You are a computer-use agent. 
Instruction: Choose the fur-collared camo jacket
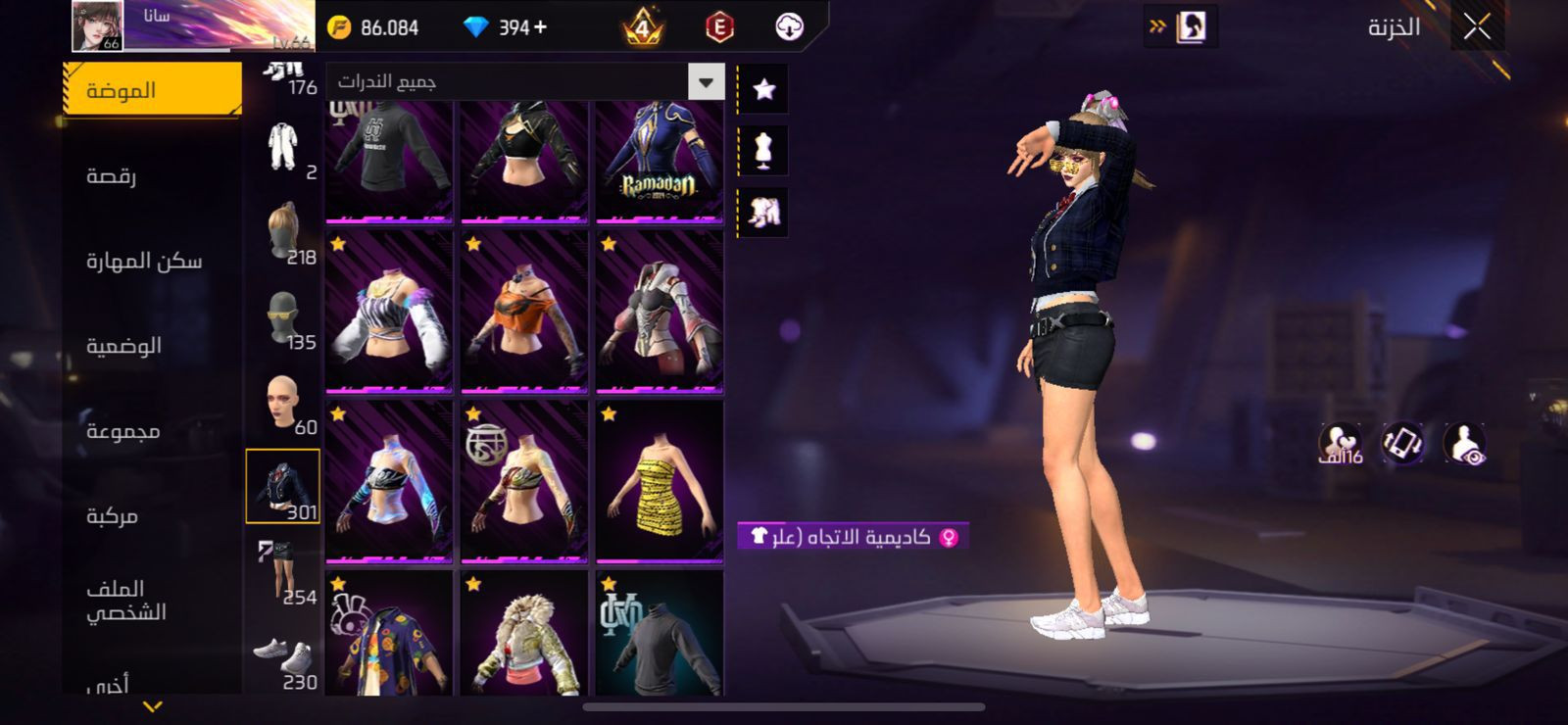(524, 637)
